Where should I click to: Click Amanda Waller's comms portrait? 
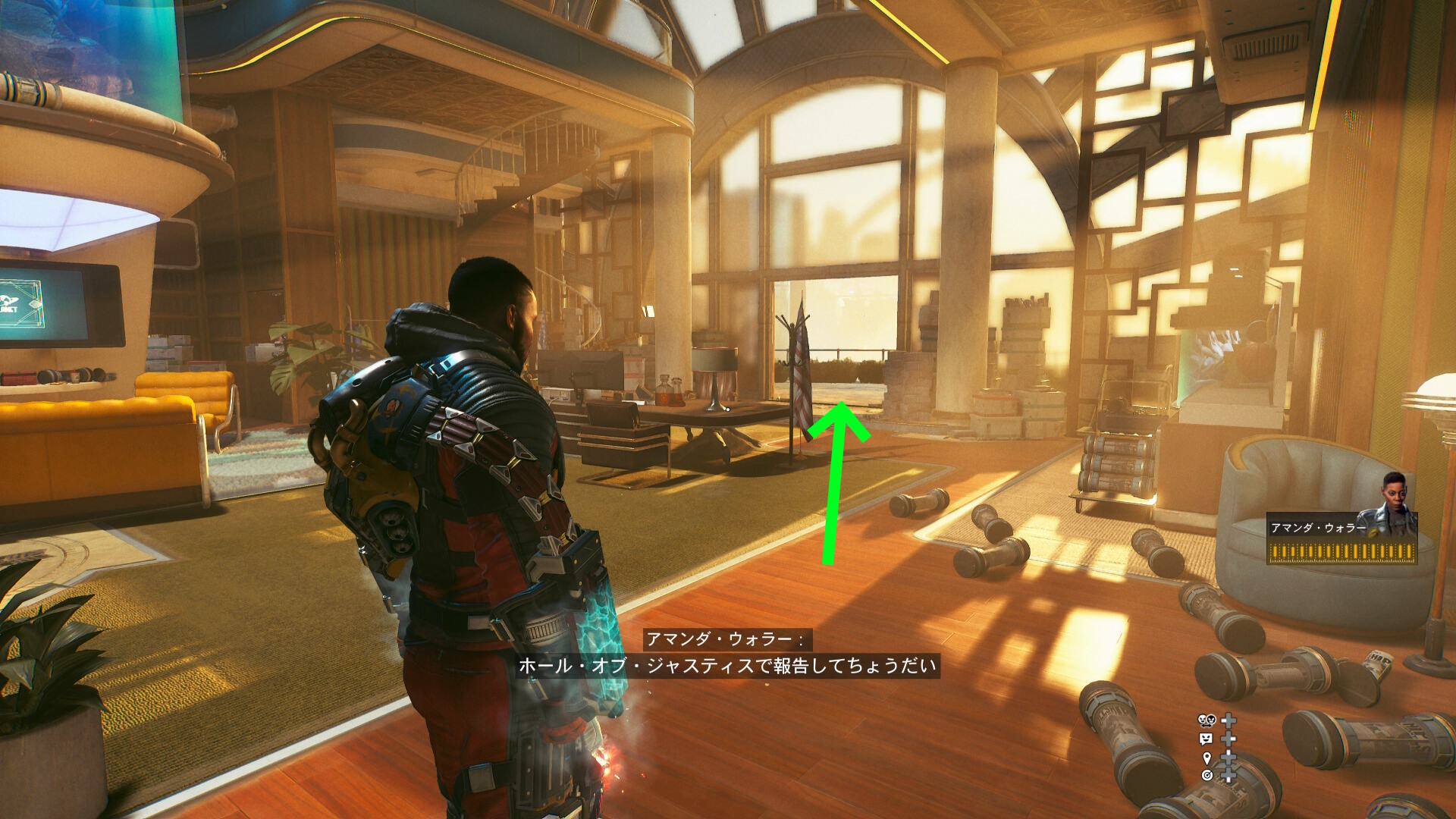pyautogui.click(x=1394, y=503)
